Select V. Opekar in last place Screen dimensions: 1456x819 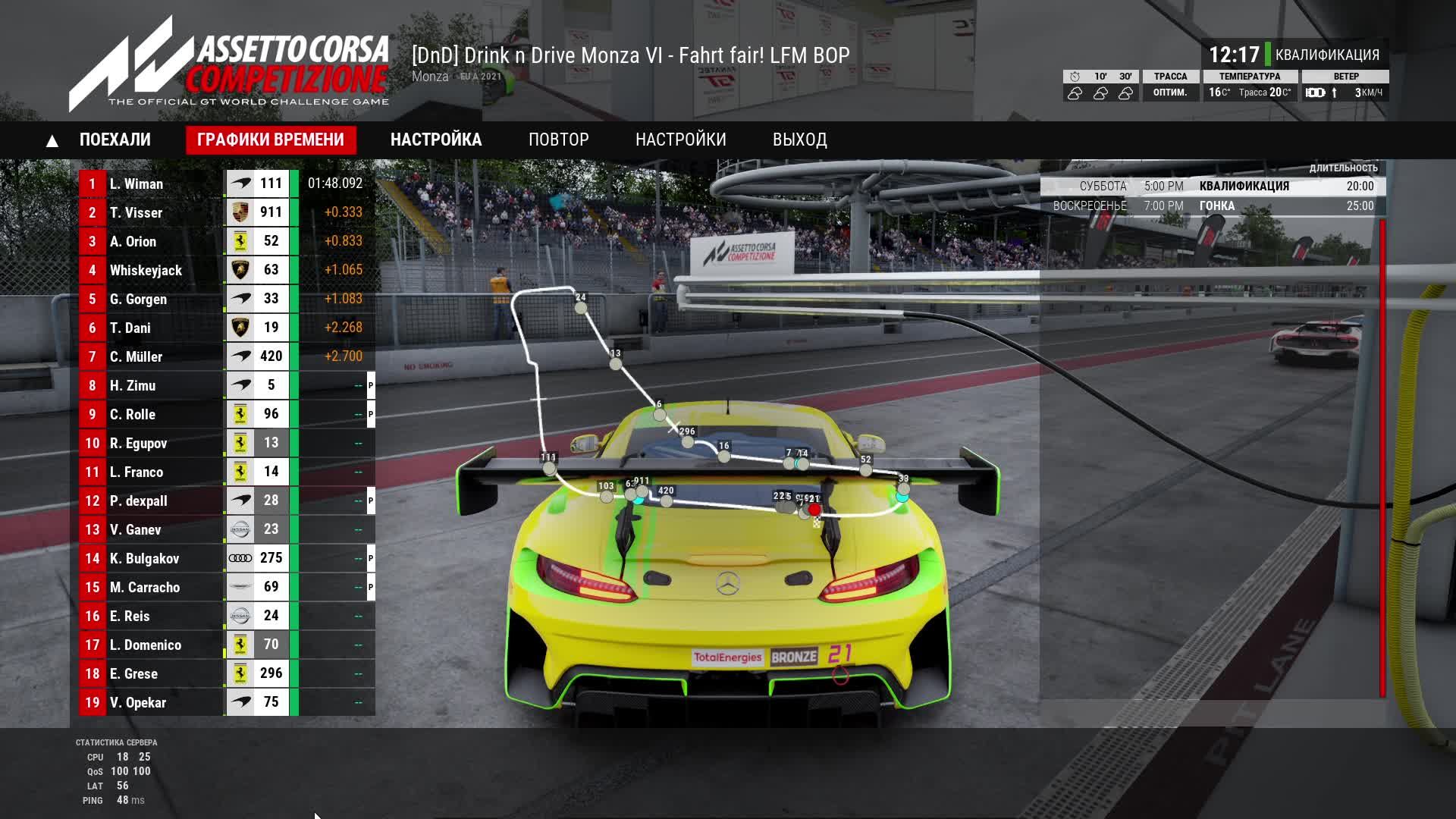(226, 702)
